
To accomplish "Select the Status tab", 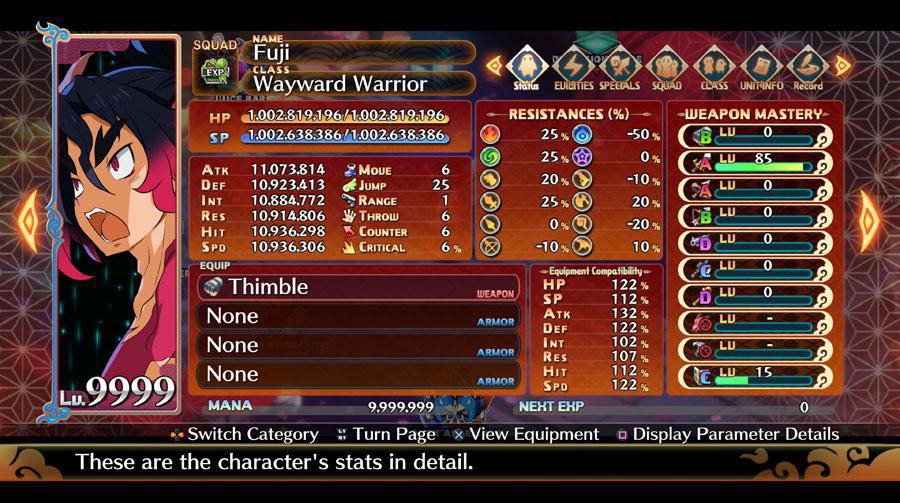I will click(526, 68).
